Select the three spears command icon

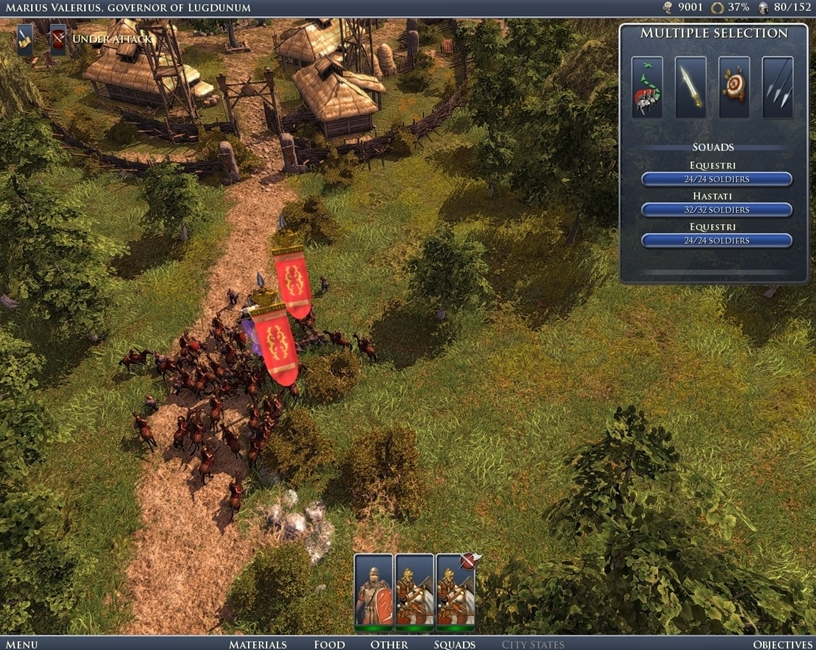(x=778, y=87)
